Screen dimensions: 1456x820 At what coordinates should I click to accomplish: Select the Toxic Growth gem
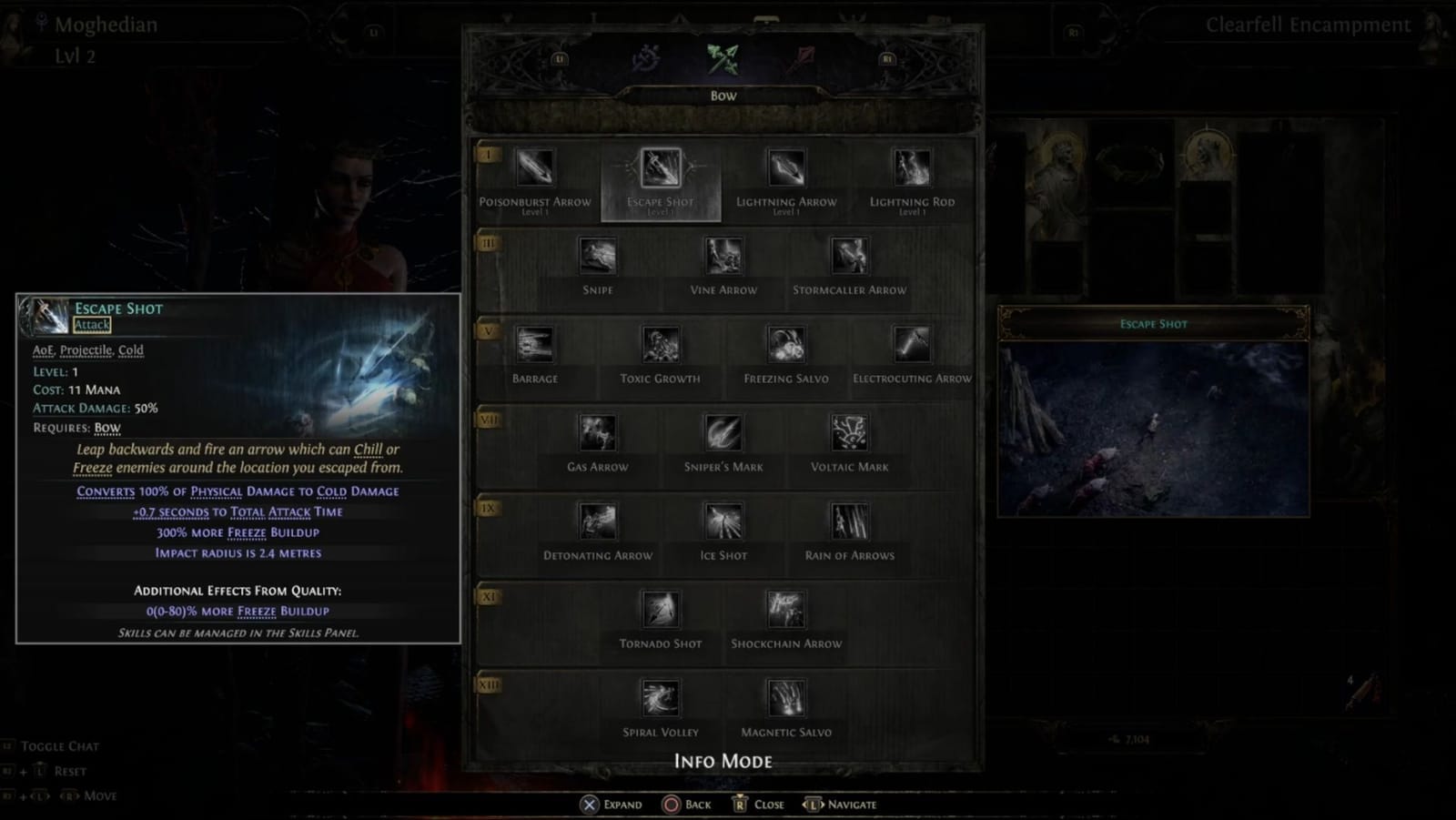(661, 344)
